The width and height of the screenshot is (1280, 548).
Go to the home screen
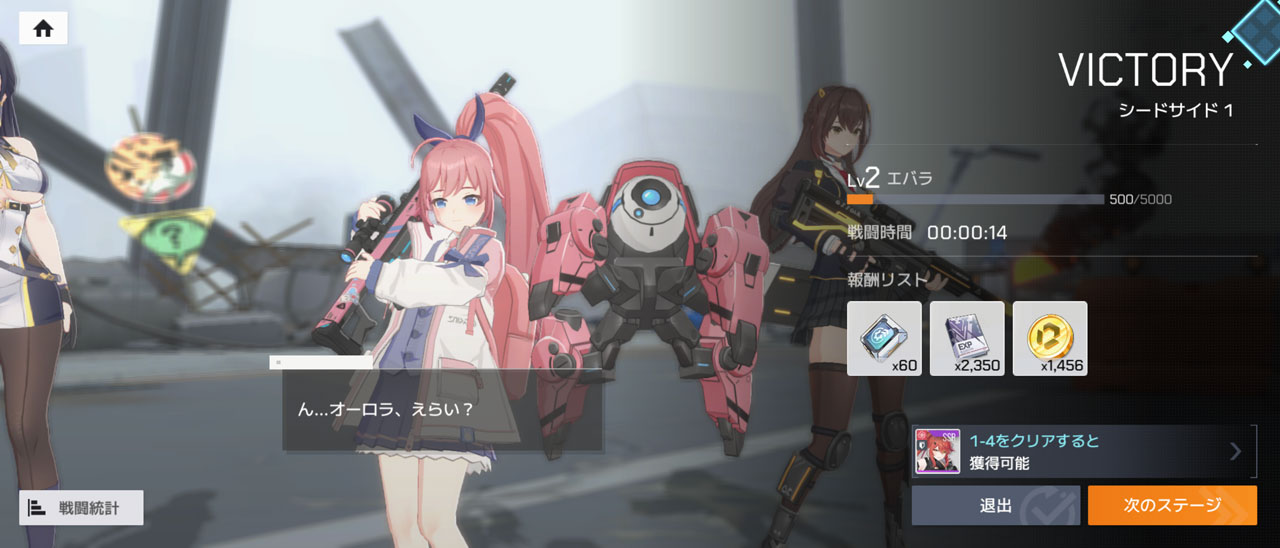[x=43, y=28]
